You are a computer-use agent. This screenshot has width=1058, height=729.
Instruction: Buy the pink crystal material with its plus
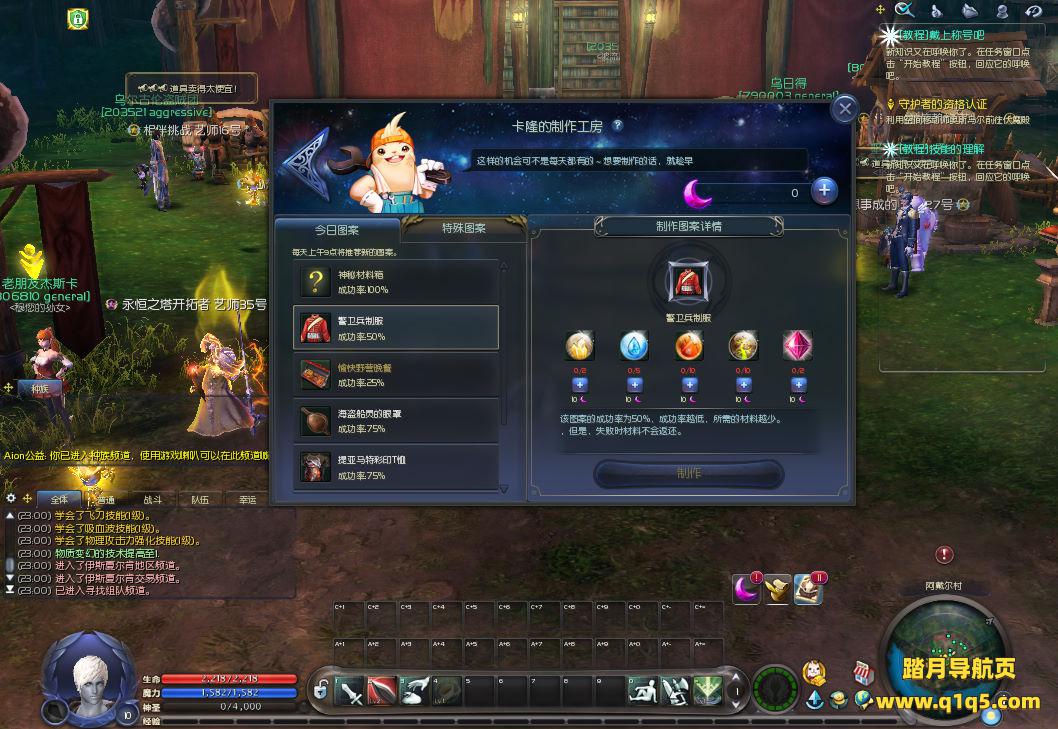[x=798, y=385]
